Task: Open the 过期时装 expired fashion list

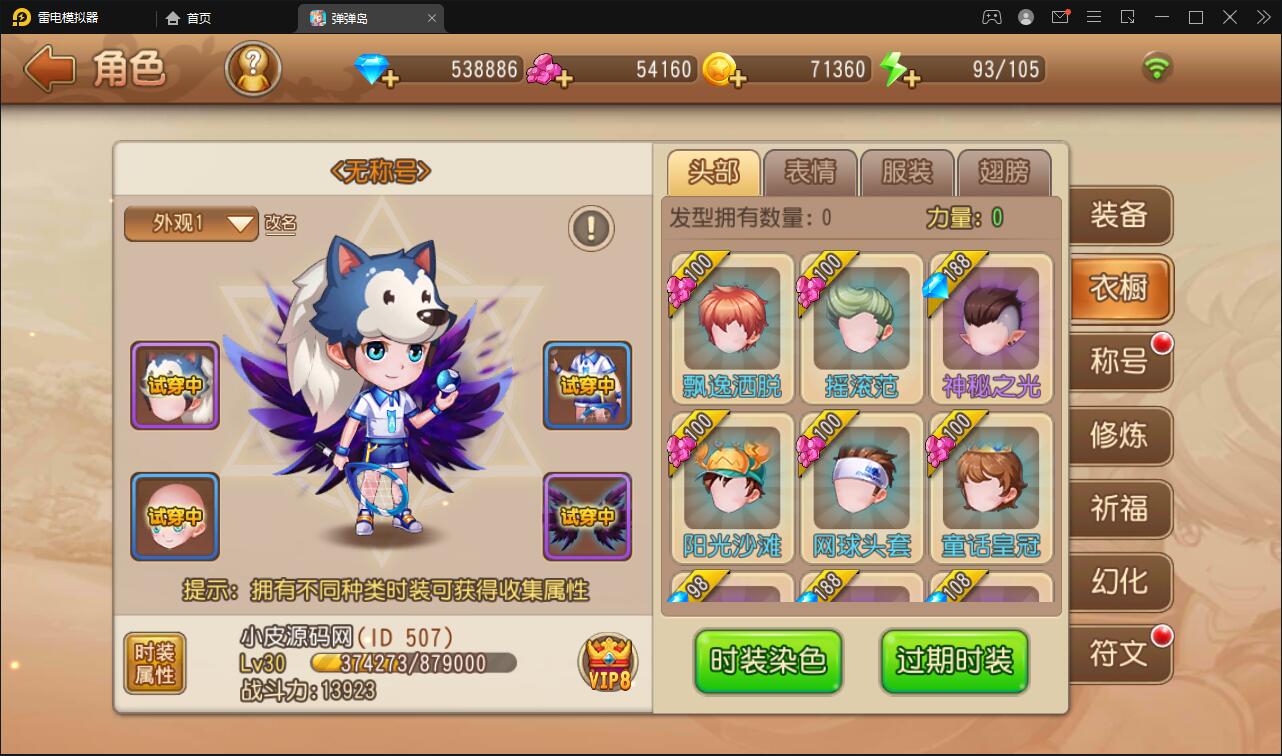Action: pyautogui.click(x=954, y=661)
